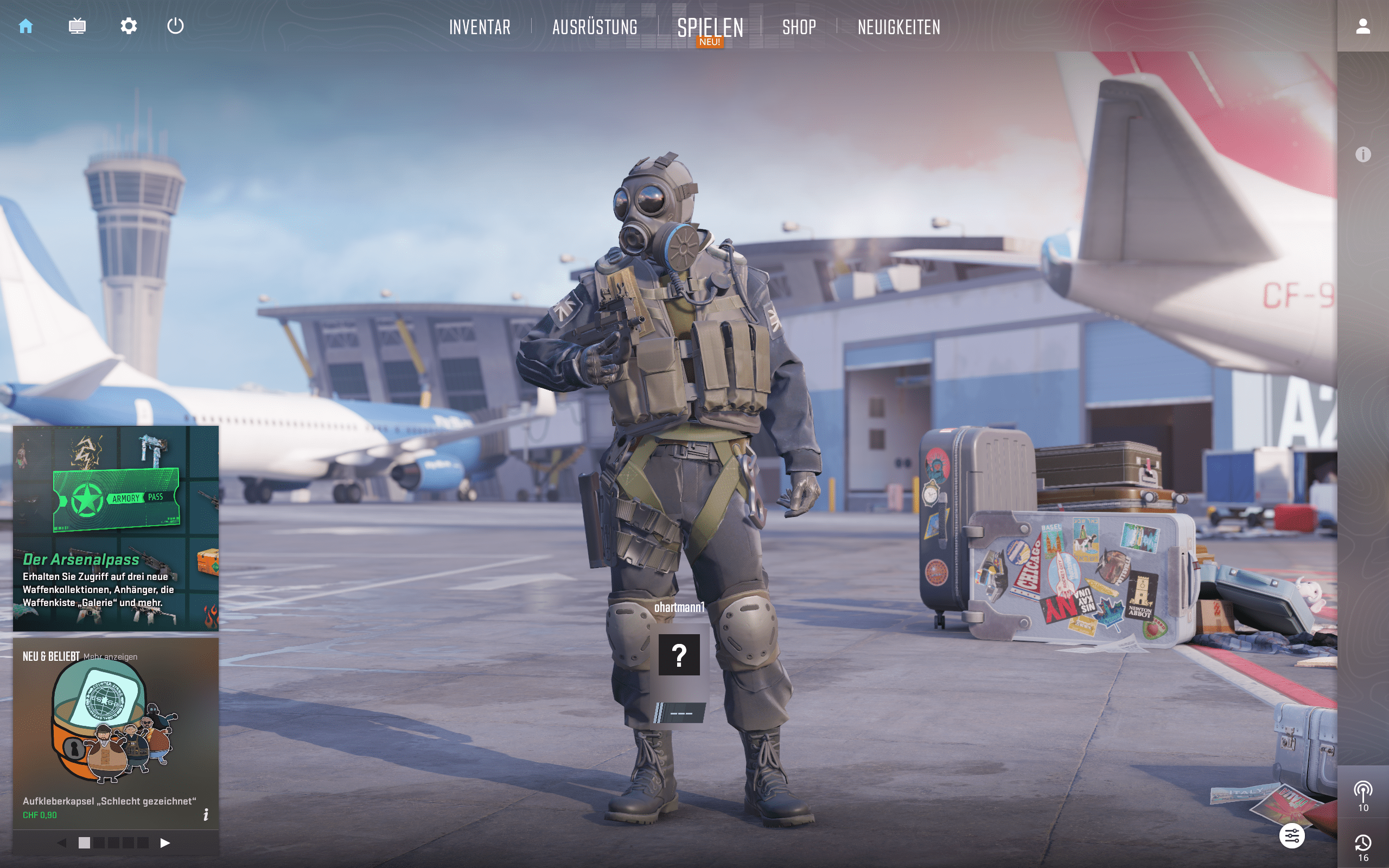The height and width of the screenshot is (868, 1389).
Task: Open the watch TV icon
Action: pos(77,27)
